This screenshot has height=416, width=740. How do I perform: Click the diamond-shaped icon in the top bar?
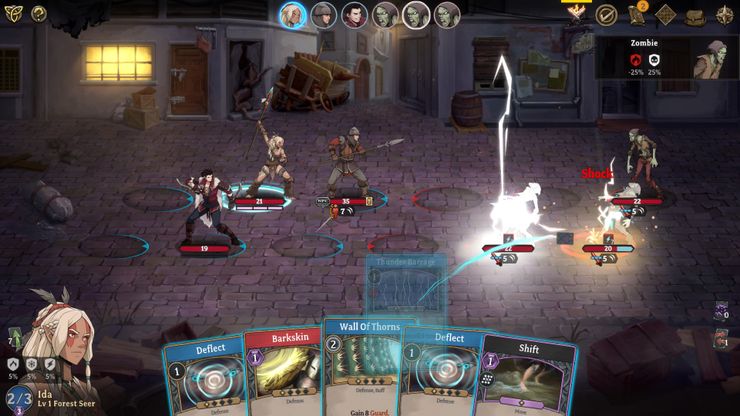[666, 15]
